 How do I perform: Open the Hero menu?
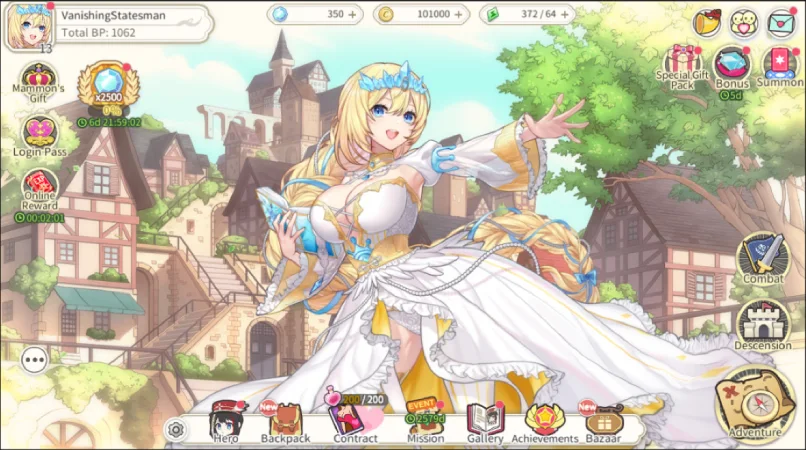pyautogui.click(x=224, y=424)
